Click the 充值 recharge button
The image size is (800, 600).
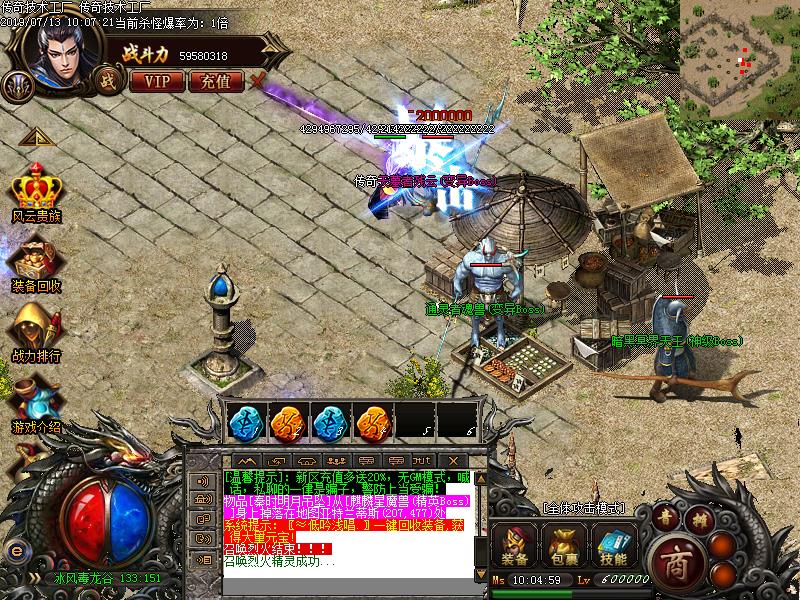pos(215,81)
